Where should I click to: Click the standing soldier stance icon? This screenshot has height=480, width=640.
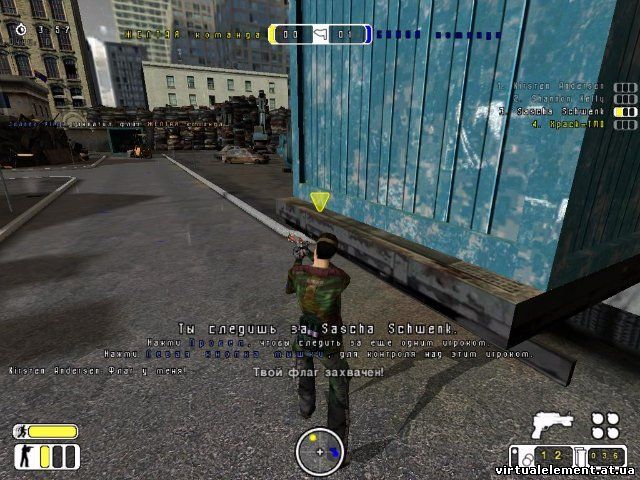(21, 457)
